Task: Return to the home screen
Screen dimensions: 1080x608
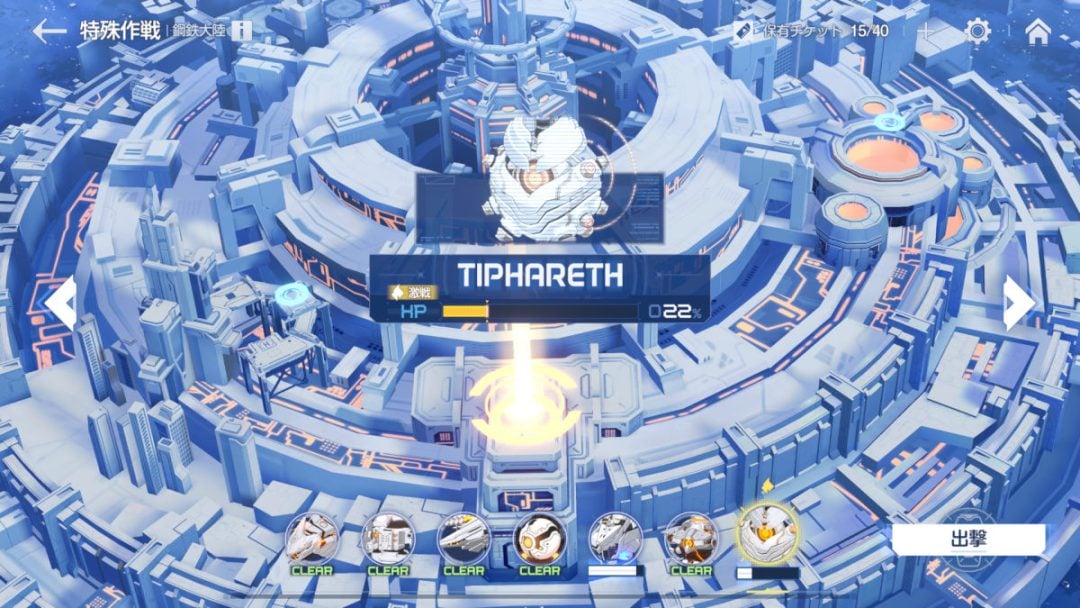Action: point(1038,31)
